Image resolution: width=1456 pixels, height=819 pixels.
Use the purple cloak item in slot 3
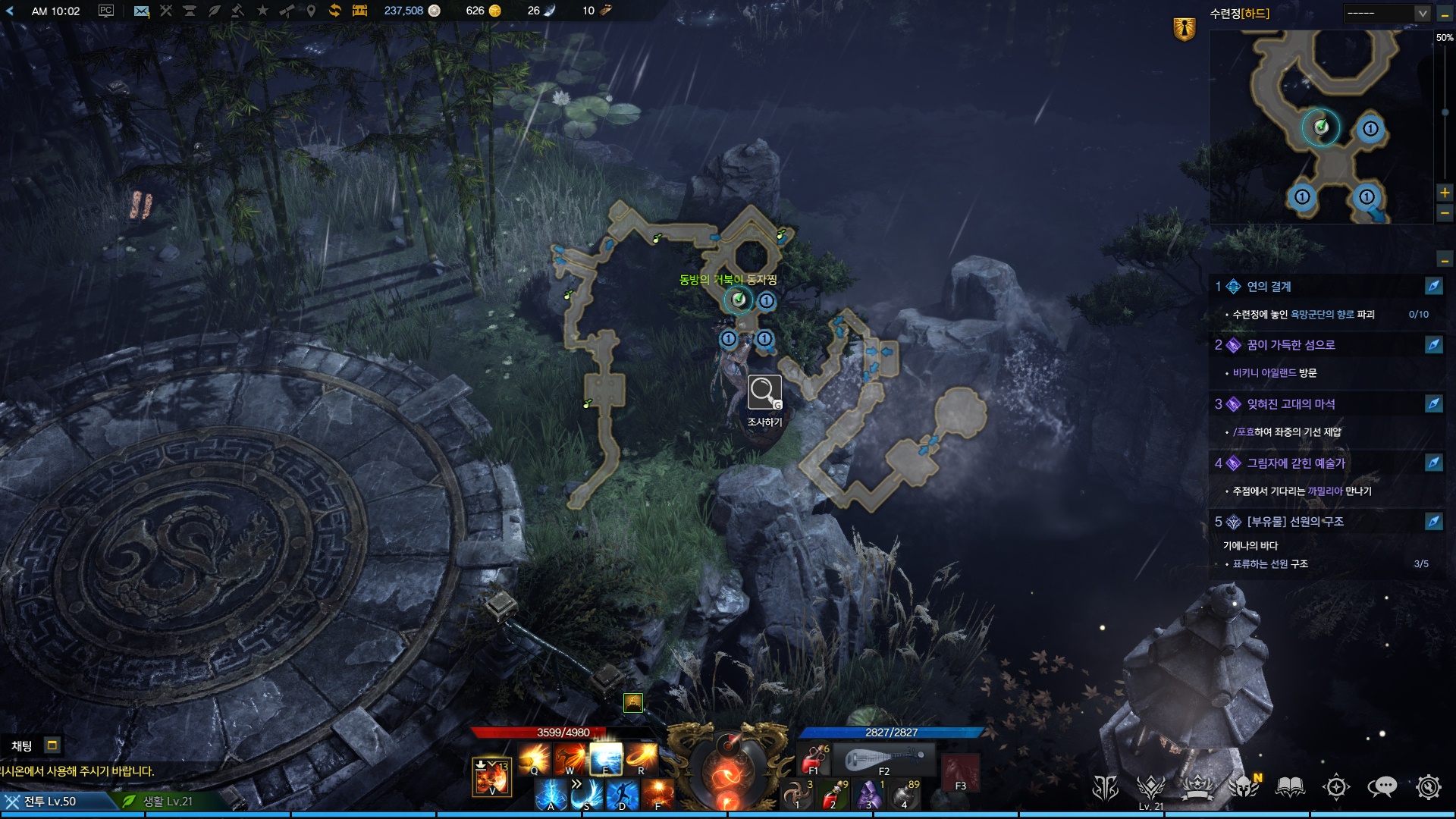tap(869, 795)
